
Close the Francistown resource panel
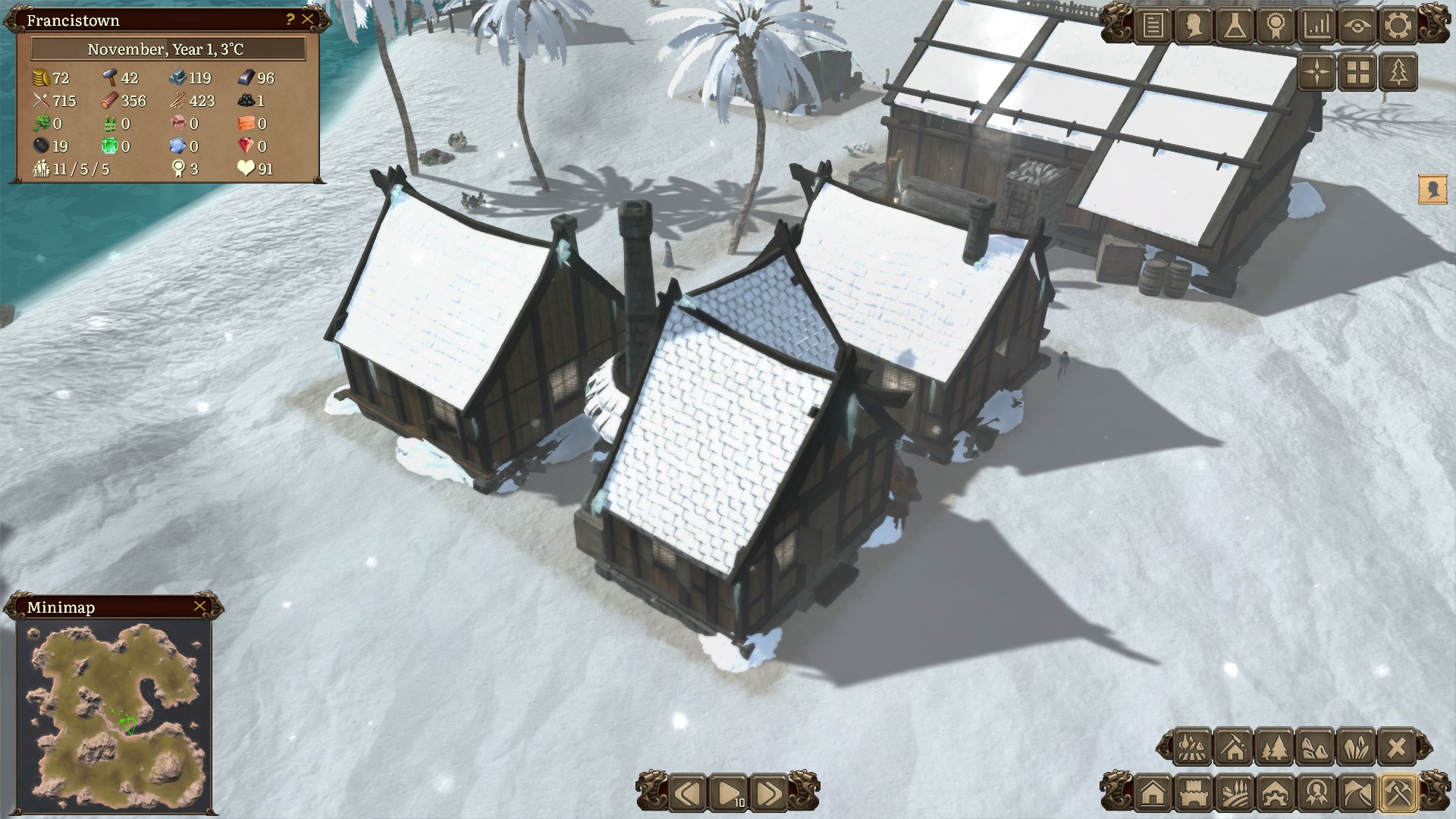[307, 20]
